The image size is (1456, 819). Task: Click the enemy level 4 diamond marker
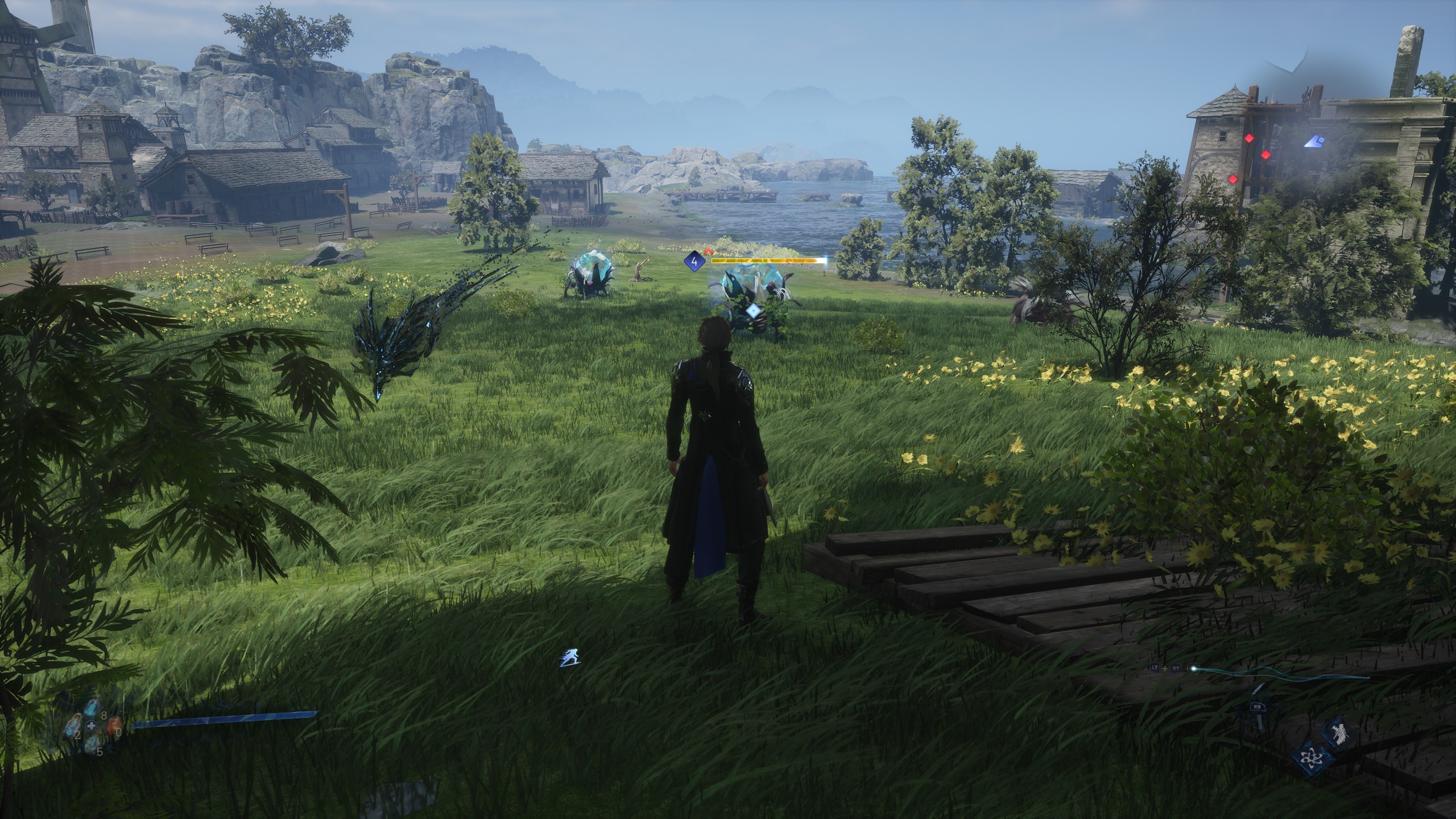coord(694,262)
